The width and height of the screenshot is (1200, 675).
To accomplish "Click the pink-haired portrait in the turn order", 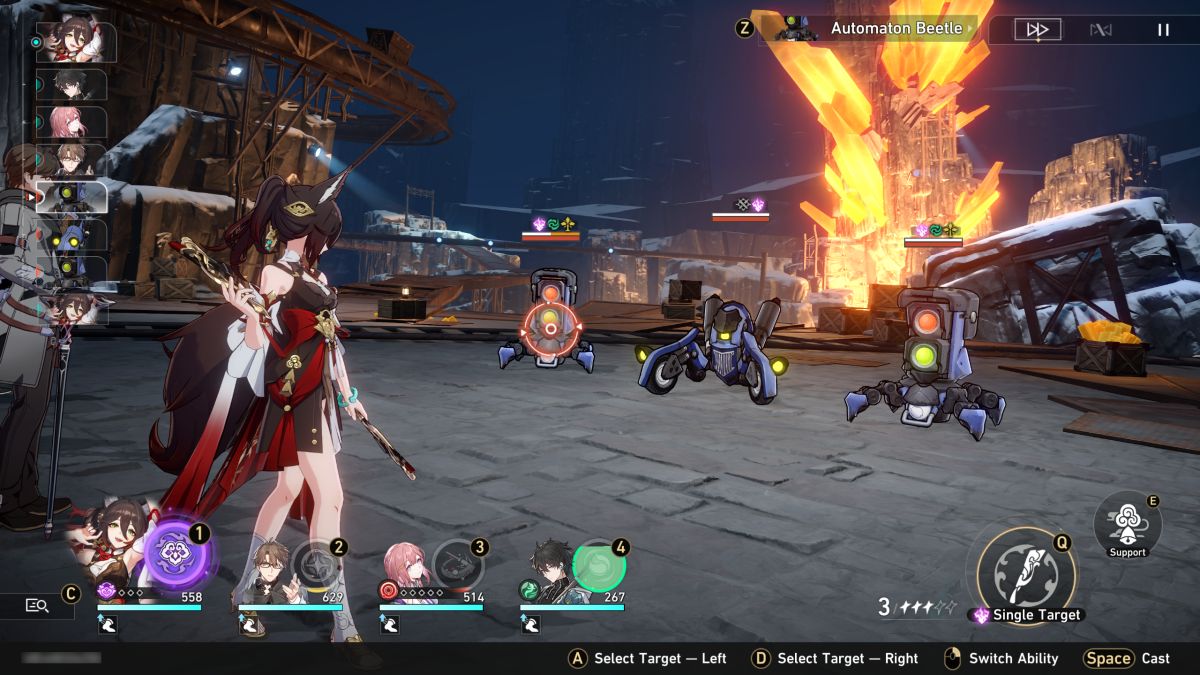I will (72, 122).
